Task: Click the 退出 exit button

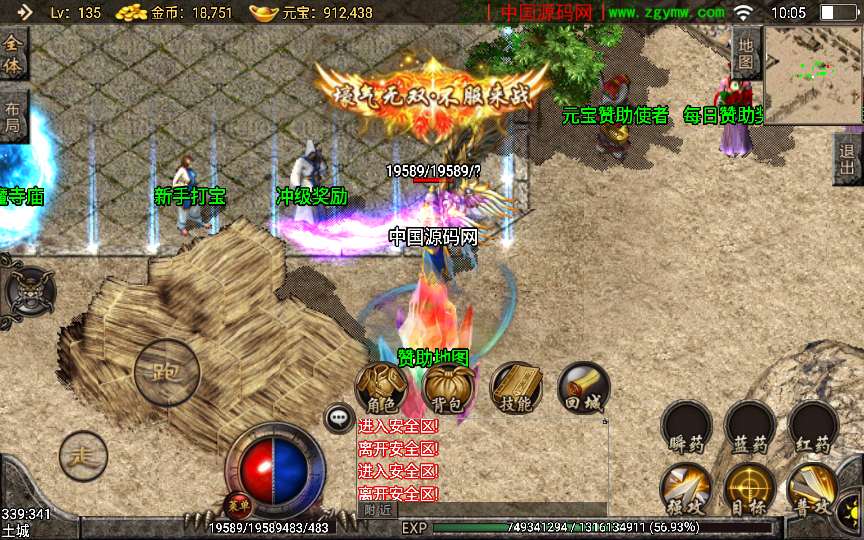Action: tap(848, 159)
